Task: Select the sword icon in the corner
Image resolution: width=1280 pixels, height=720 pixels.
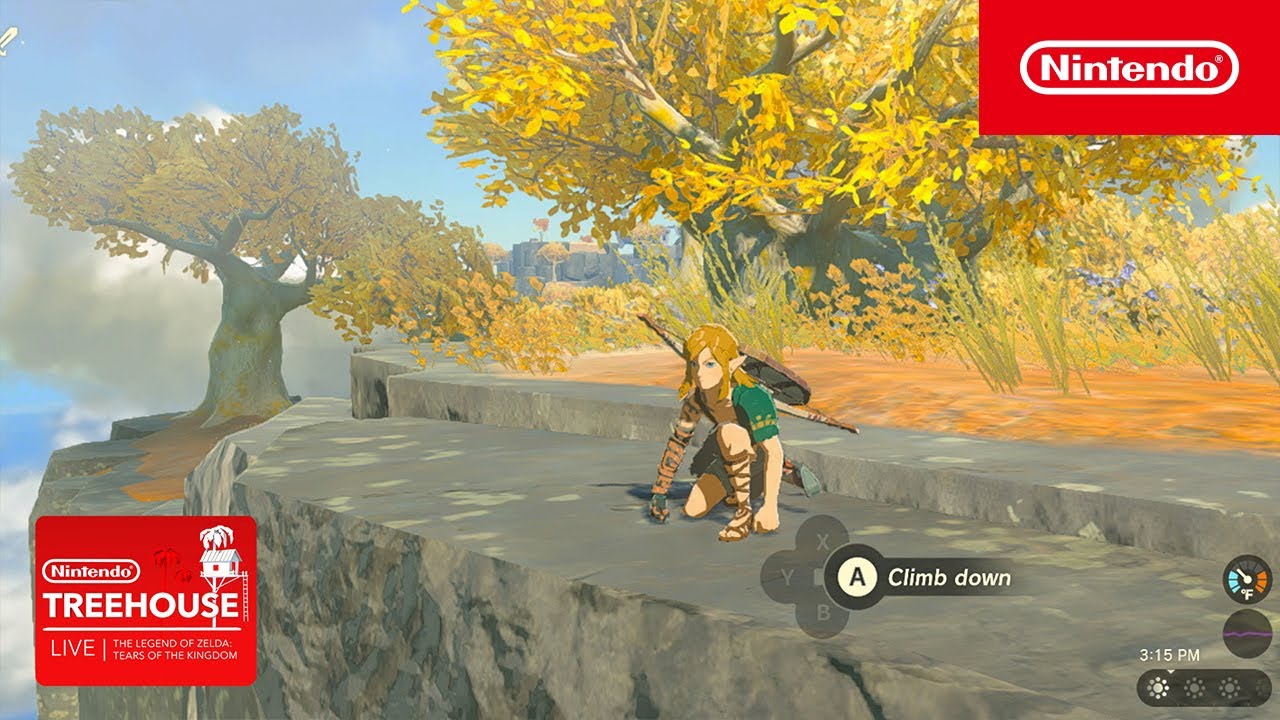Action: tap(8, 40)
